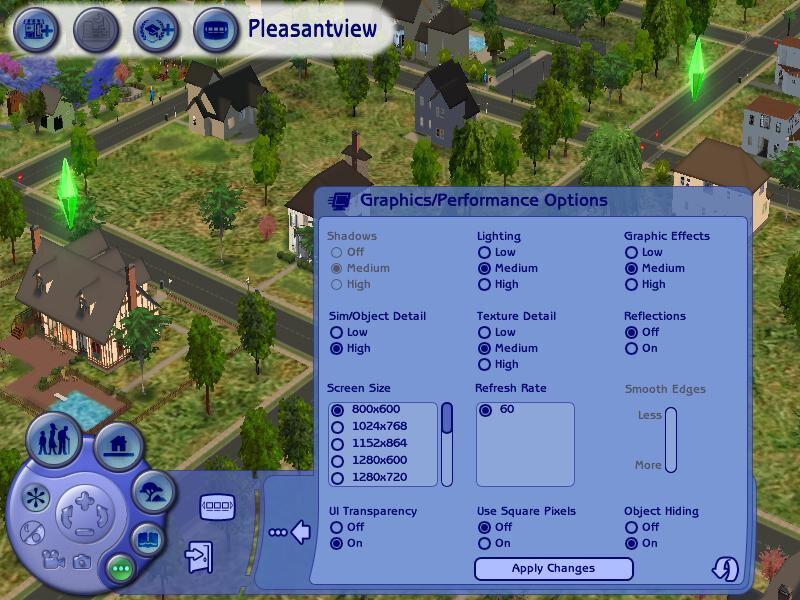This screenshot has width=800, height=600.
Task: Click the Apply Changes button
Action: pyautogui.click(x=553, y=568)
